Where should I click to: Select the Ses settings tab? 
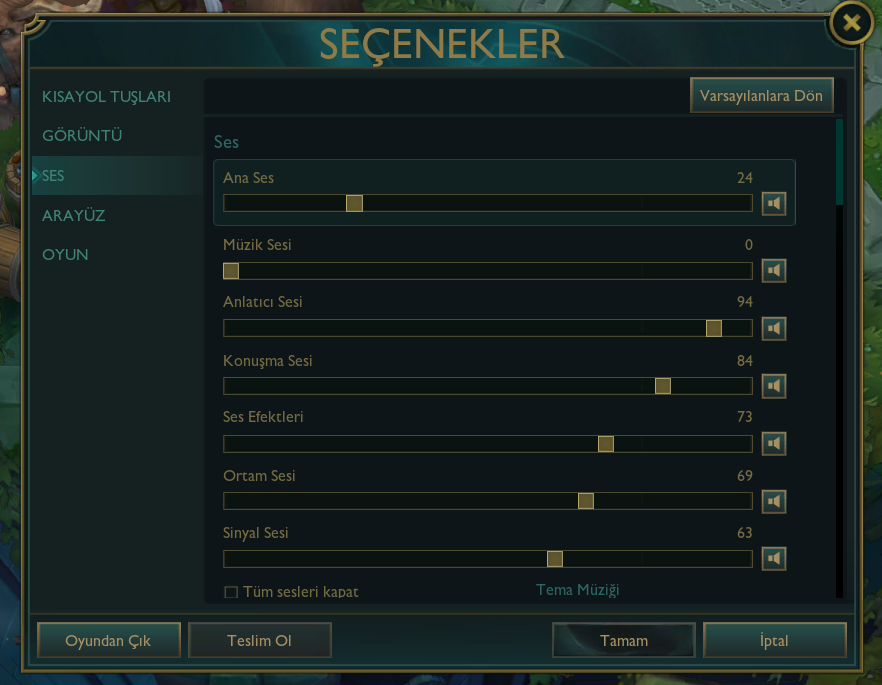(54, 176)
